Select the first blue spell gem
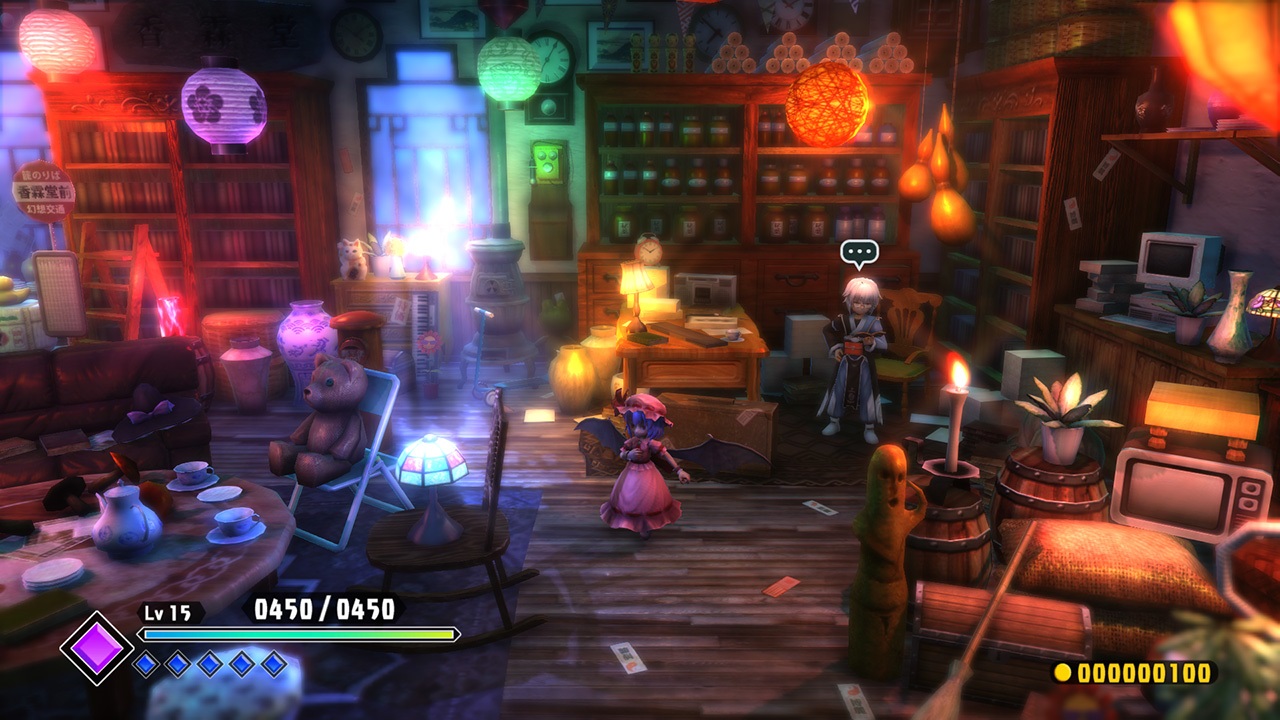The image size is (1280, 720). [x=148, y=662]
